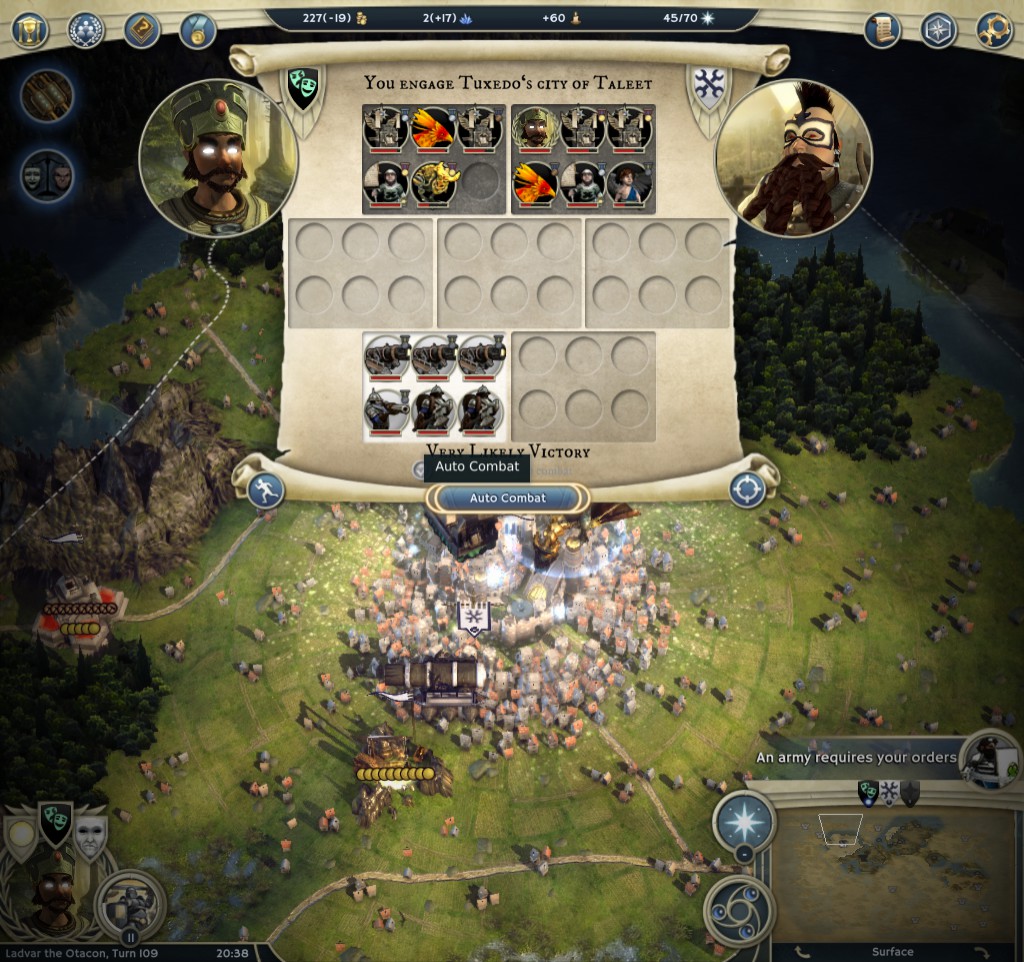Select the white mask shield in leader panel

[90, 838]
